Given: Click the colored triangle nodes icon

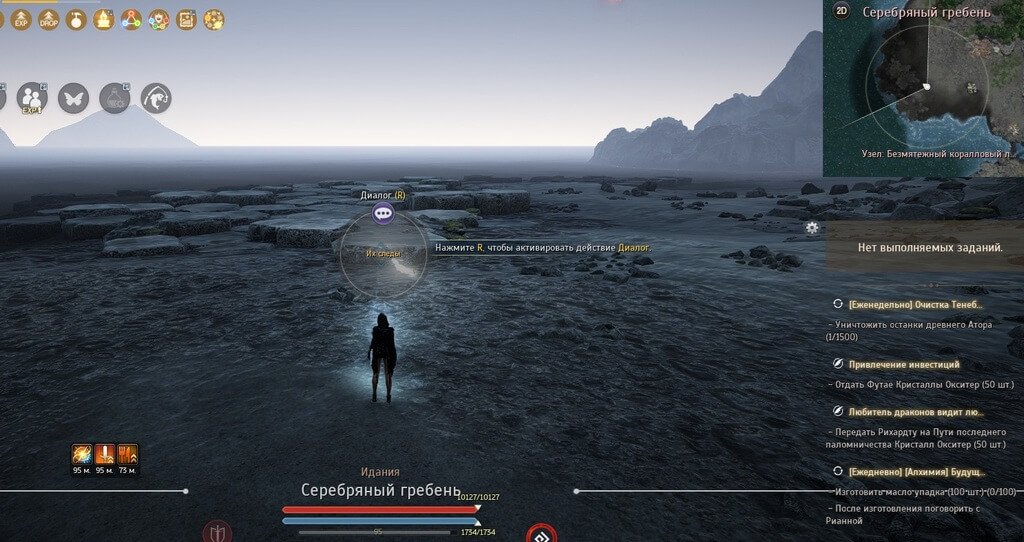Looking at the screenshot, I should 131,19.
